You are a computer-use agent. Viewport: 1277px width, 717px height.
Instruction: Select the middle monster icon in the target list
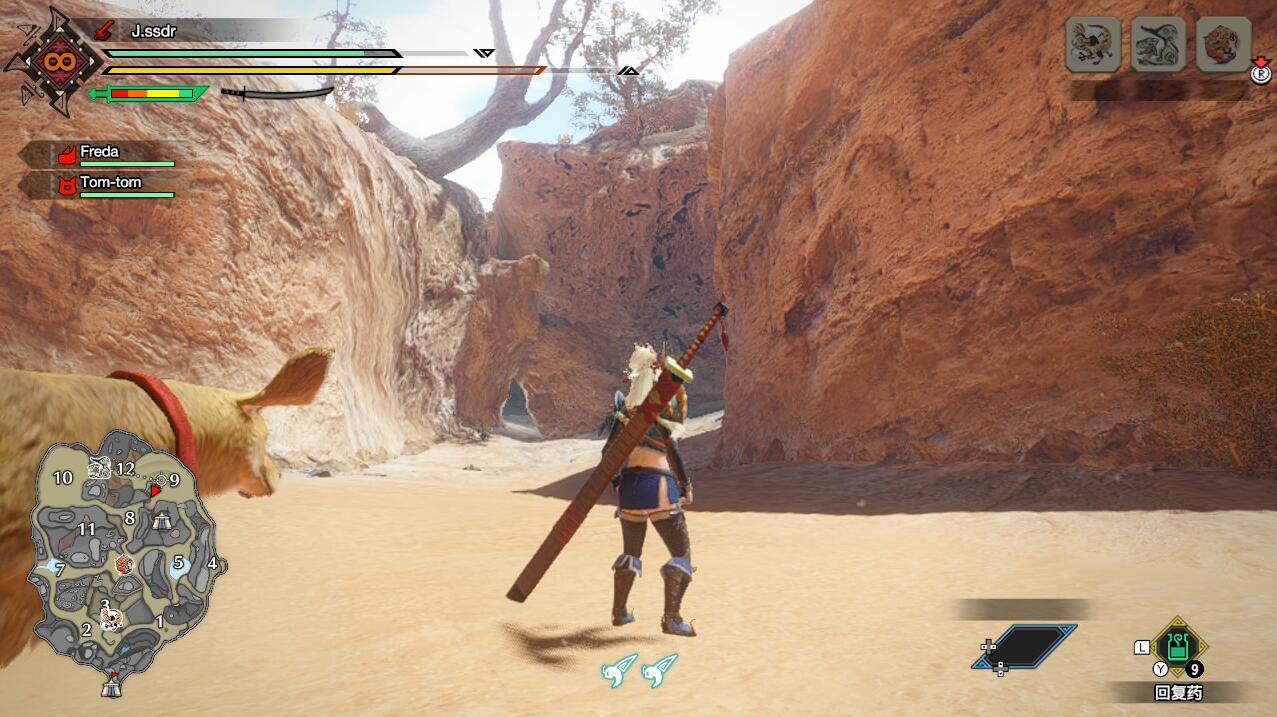click(1158, 45)
